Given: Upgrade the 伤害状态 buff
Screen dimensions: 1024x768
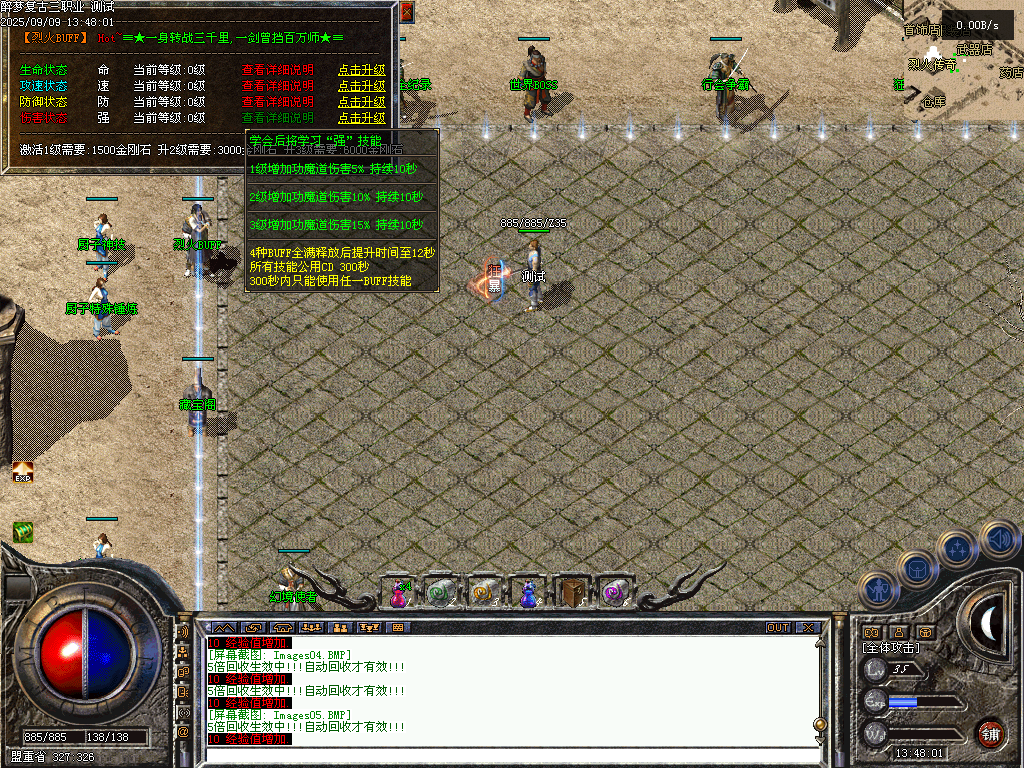Looking at the screenshot, I should (x=361, y=117).
